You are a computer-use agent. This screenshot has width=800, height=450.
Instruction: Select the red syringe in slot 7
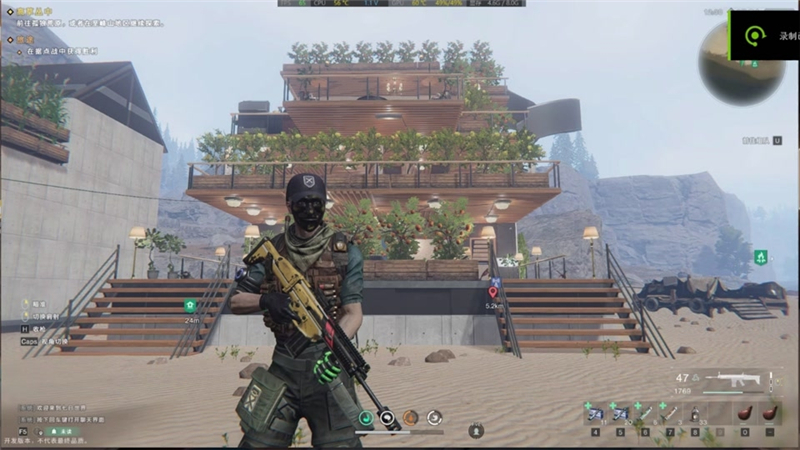pyautogui.click(x=670, y=413)
